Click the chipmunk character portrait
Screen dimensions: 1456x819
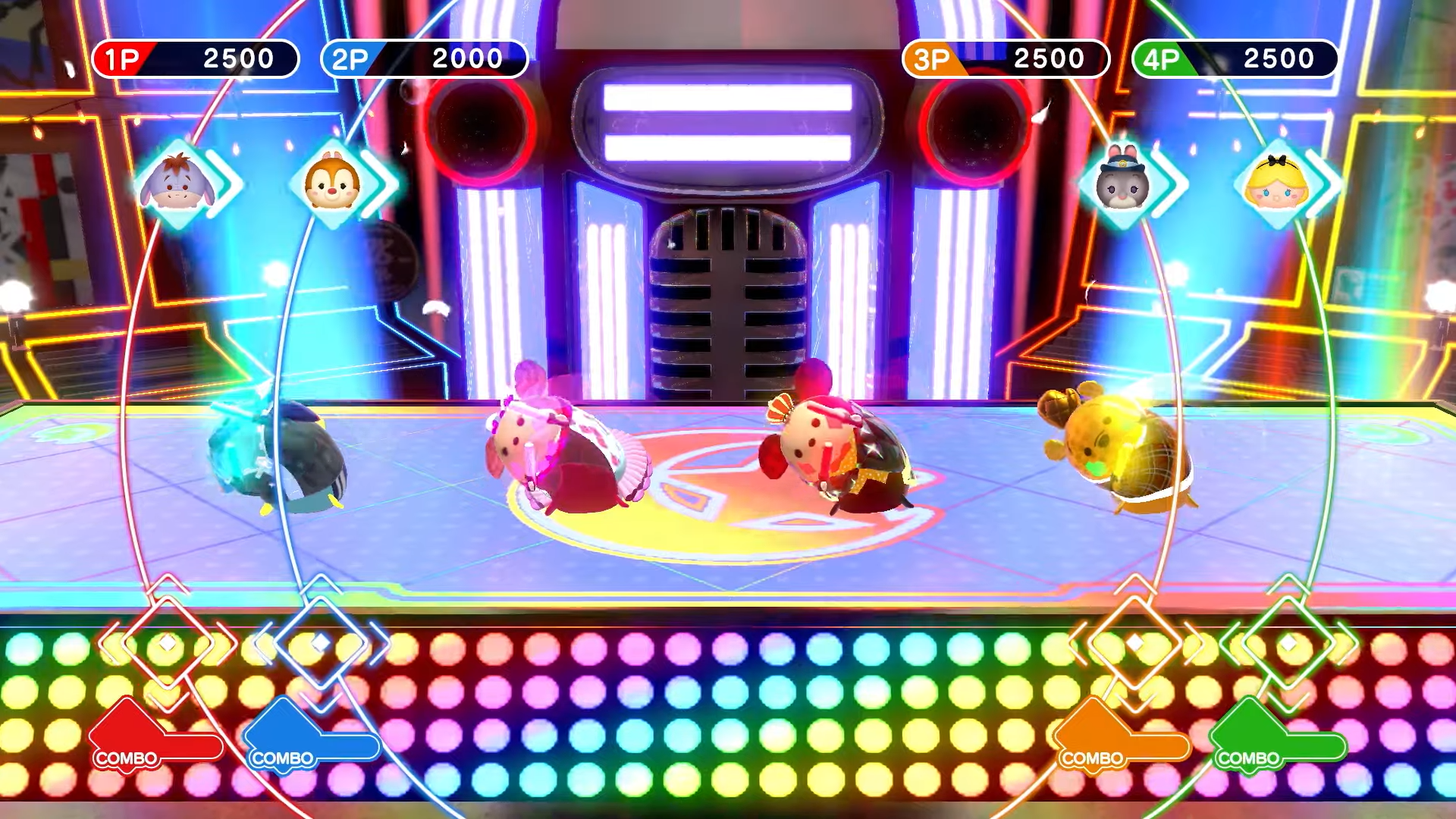332,184
